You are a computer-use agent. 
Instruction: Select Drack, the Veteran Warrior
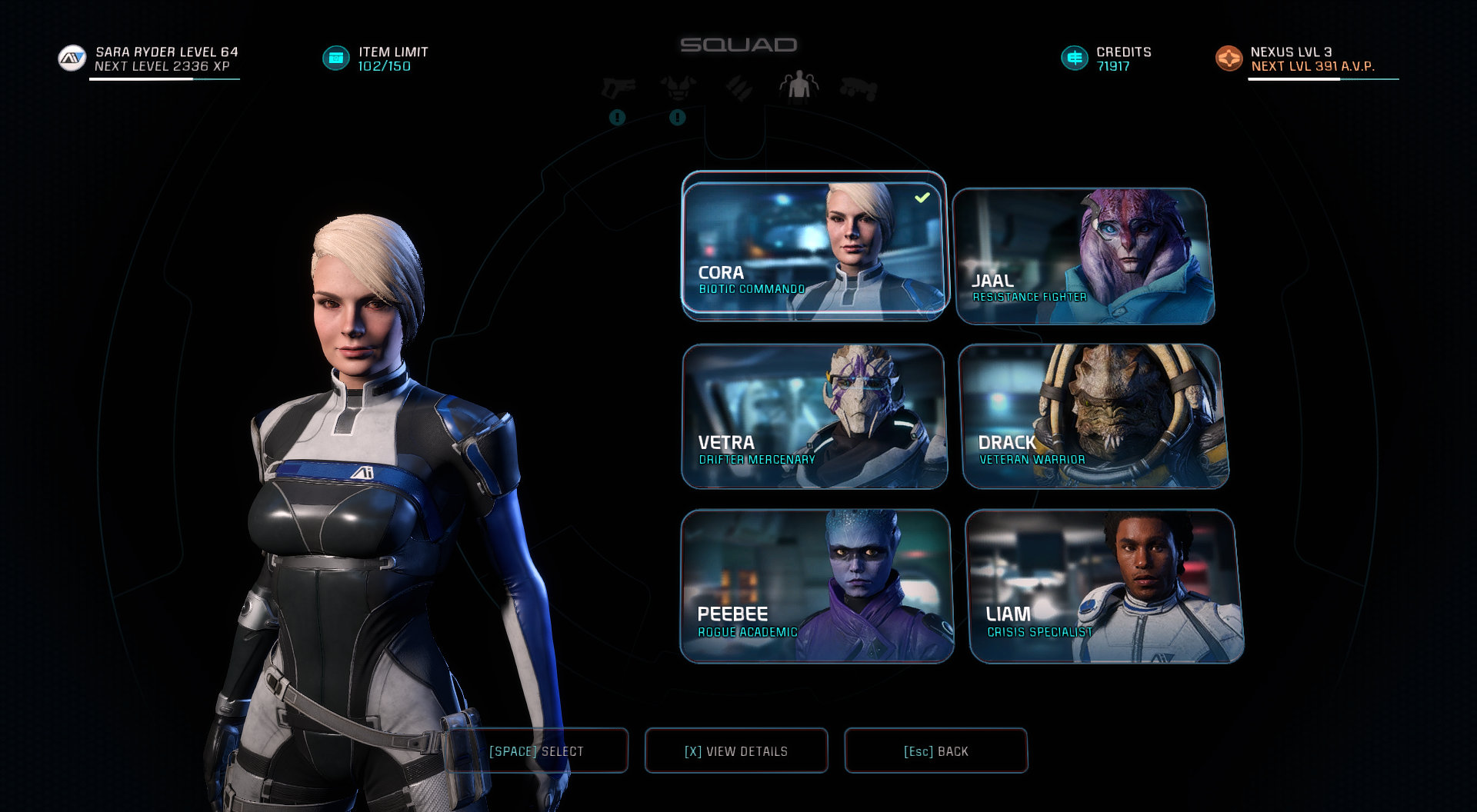tap(1092, 416)
